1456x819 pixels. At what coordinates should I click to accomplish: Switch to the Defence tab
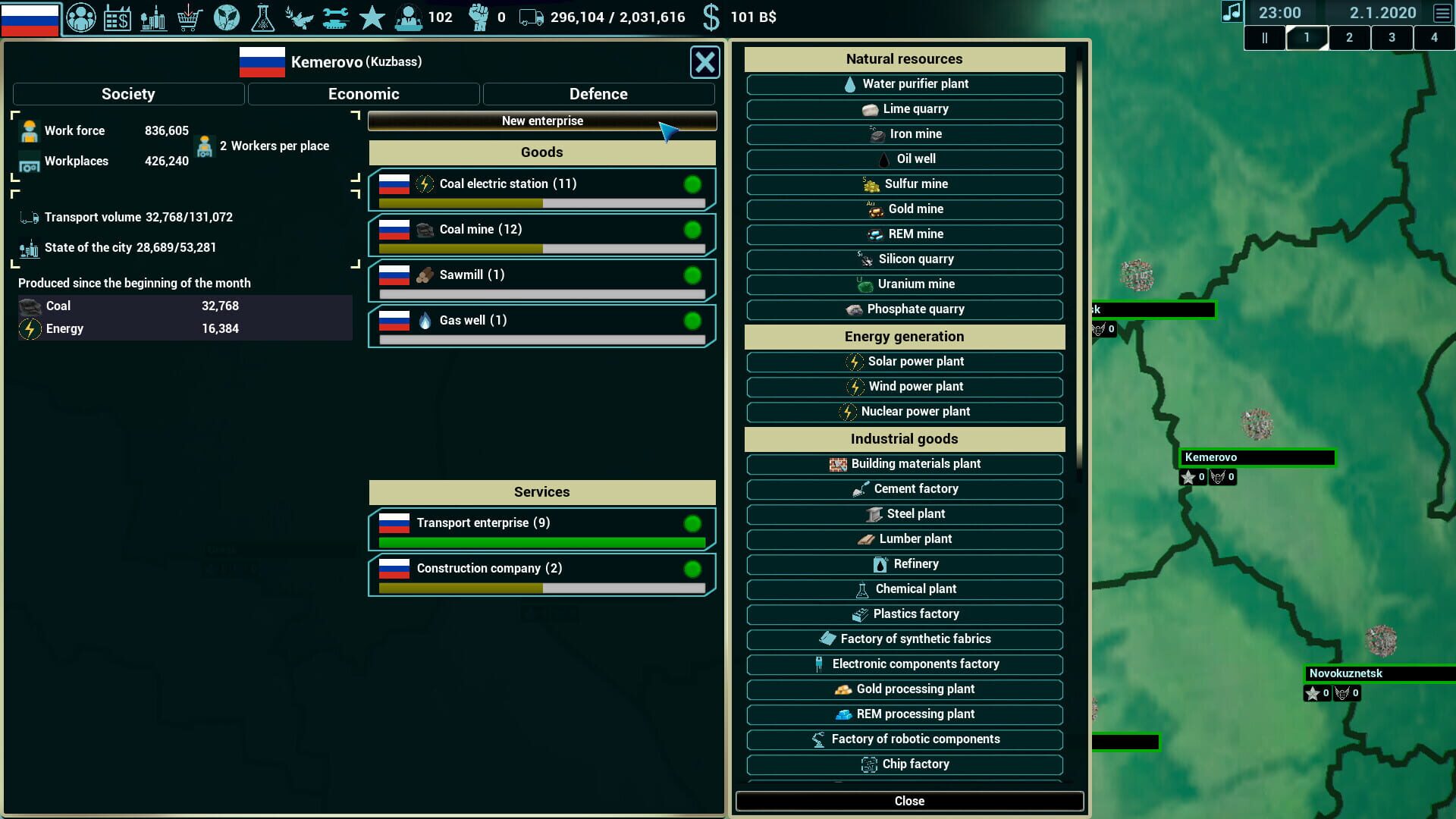[x=598, y=93]
